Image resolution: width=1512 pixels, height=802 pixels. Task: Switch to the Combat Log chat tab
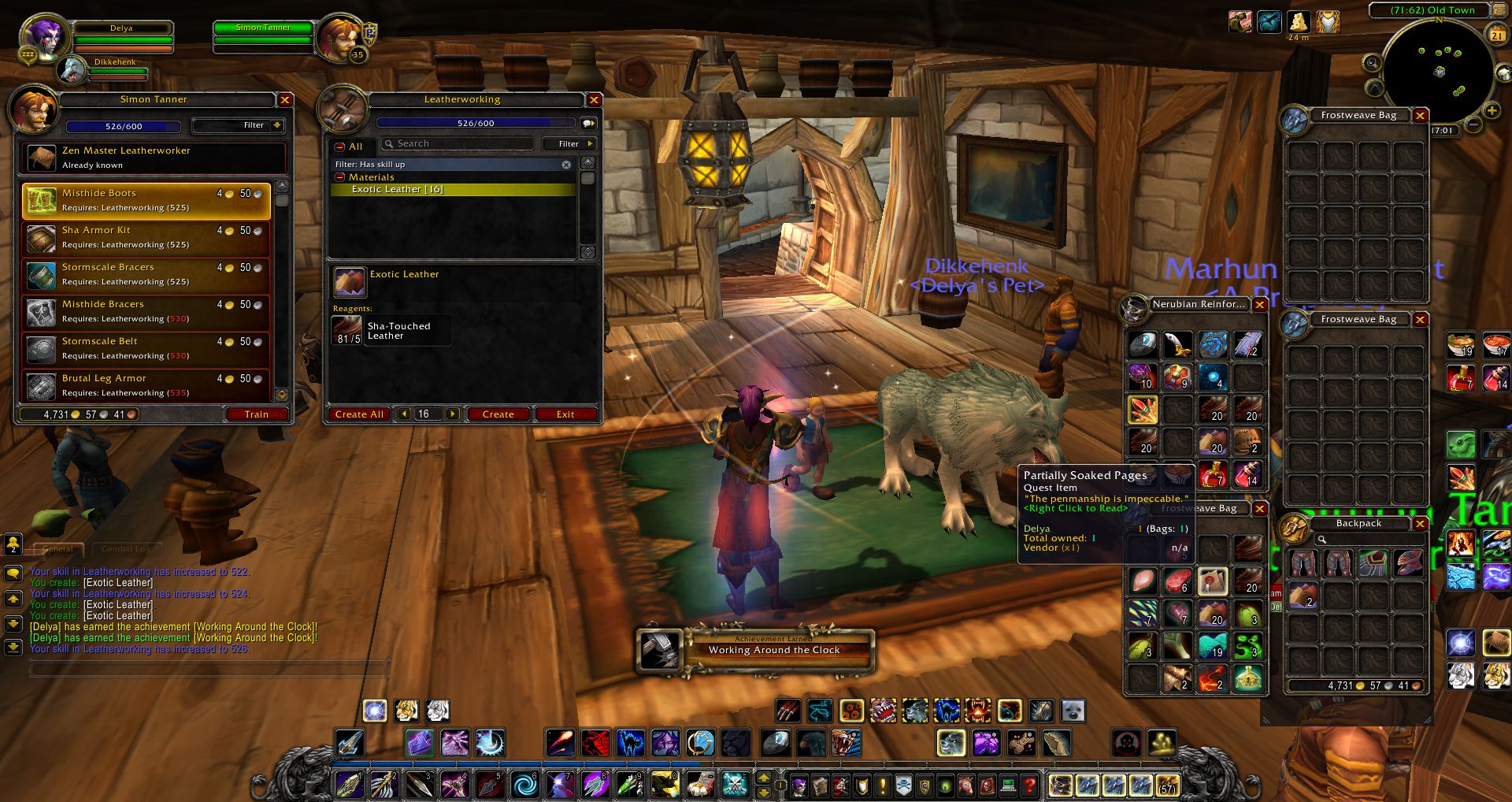(125, 549)
